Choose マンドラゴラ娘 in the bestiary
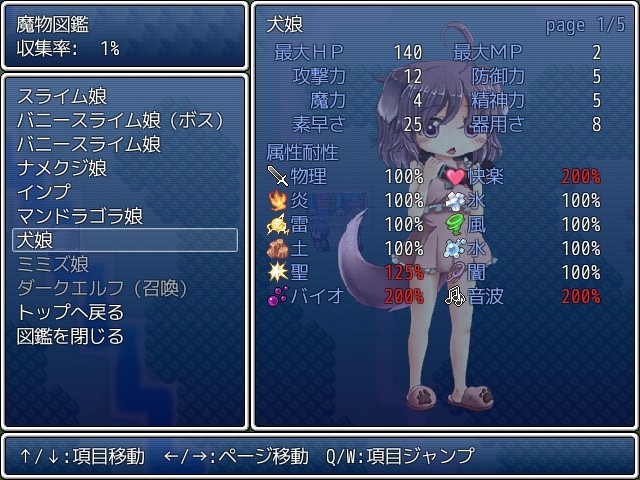Screen dimensions: 640x480 point(80,216)
